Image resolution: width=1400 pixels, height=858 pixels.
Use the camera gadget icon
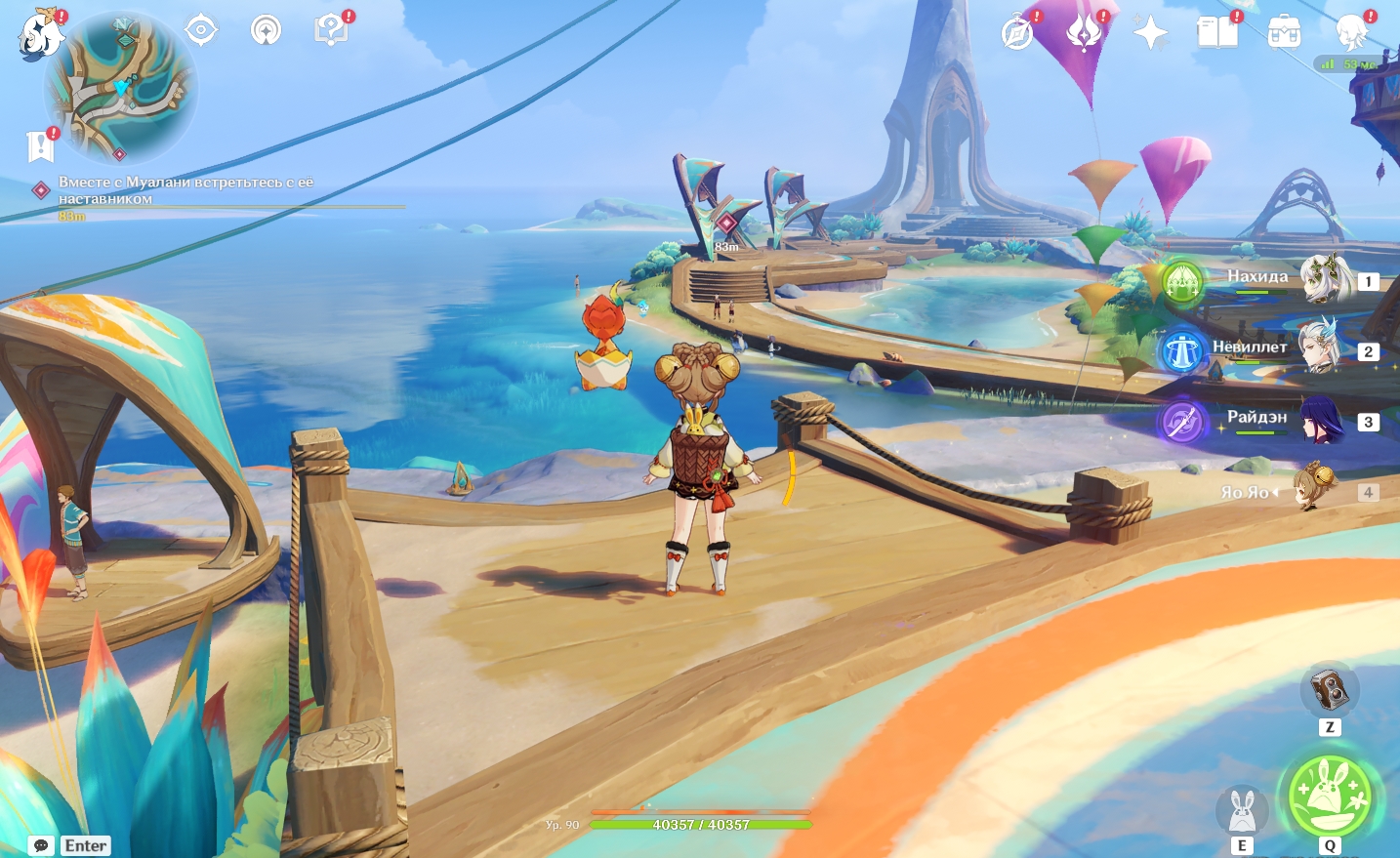coord(1329,691)
